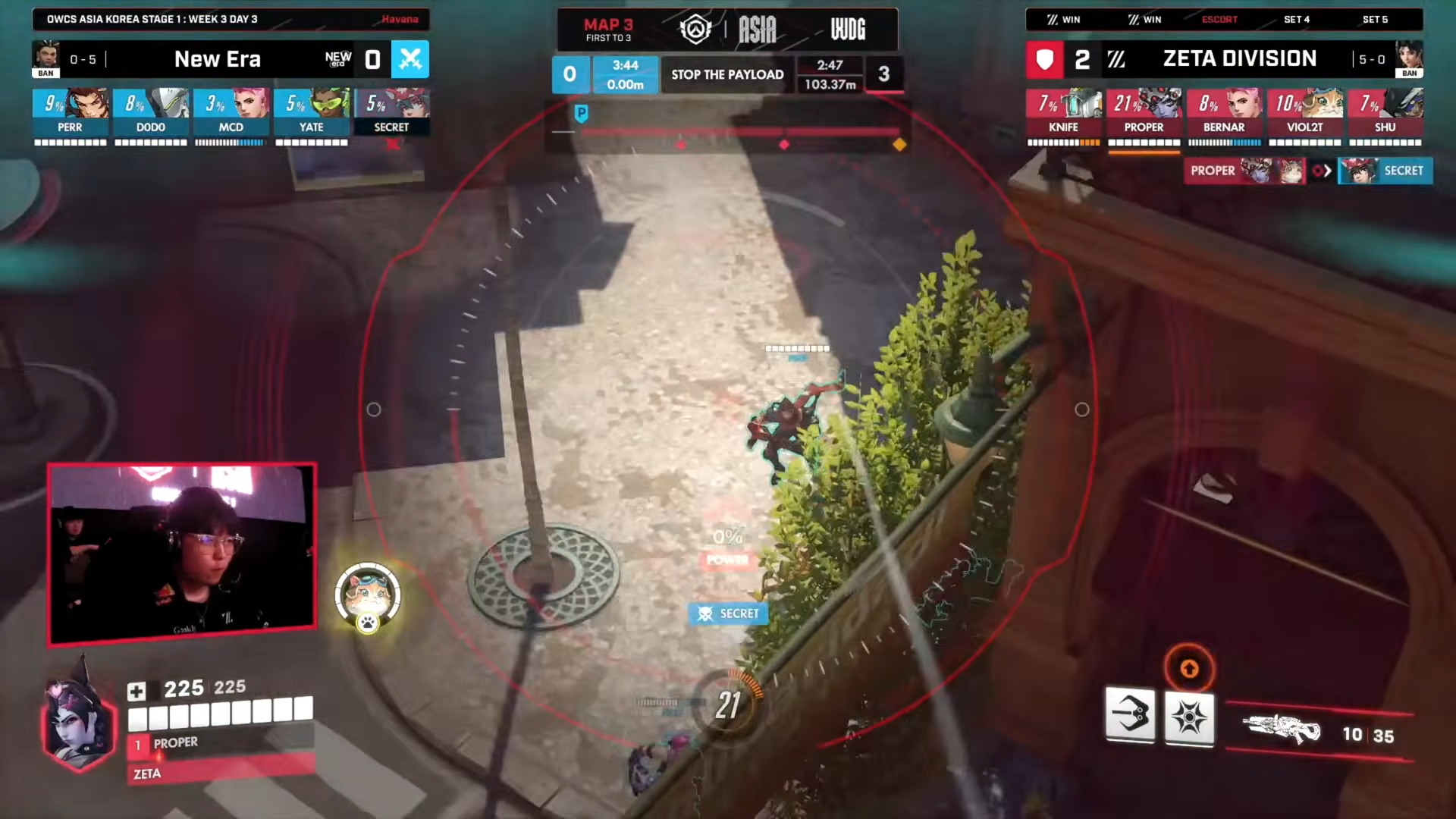This screenshot has width=1456, height=819.
Task: Click the Widowmaker hero portrait
Action: (x=78, y=725)
